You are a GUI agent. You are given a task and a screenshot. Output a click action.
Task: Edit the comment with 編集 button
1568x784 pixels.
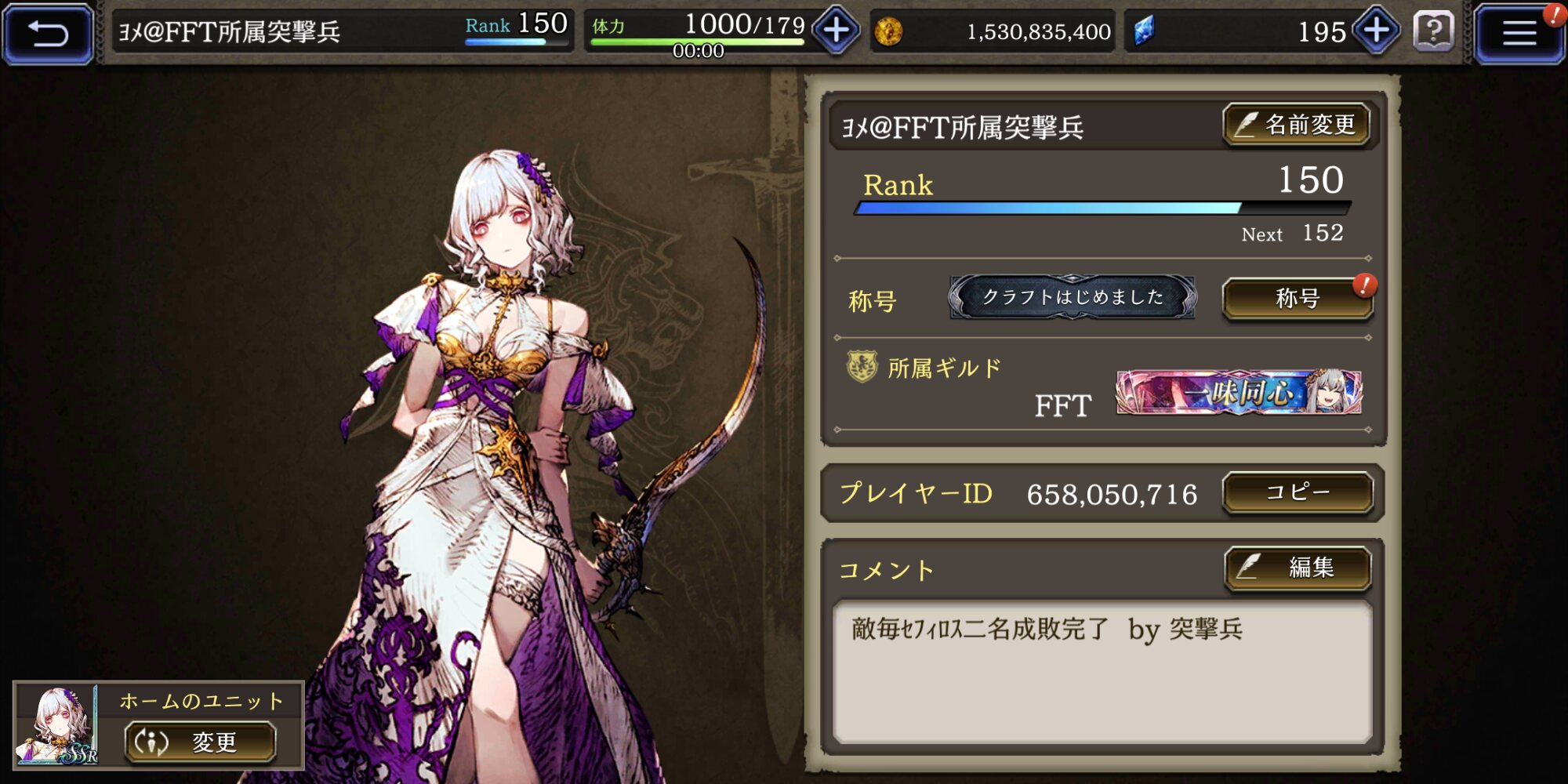[1298, 568]
